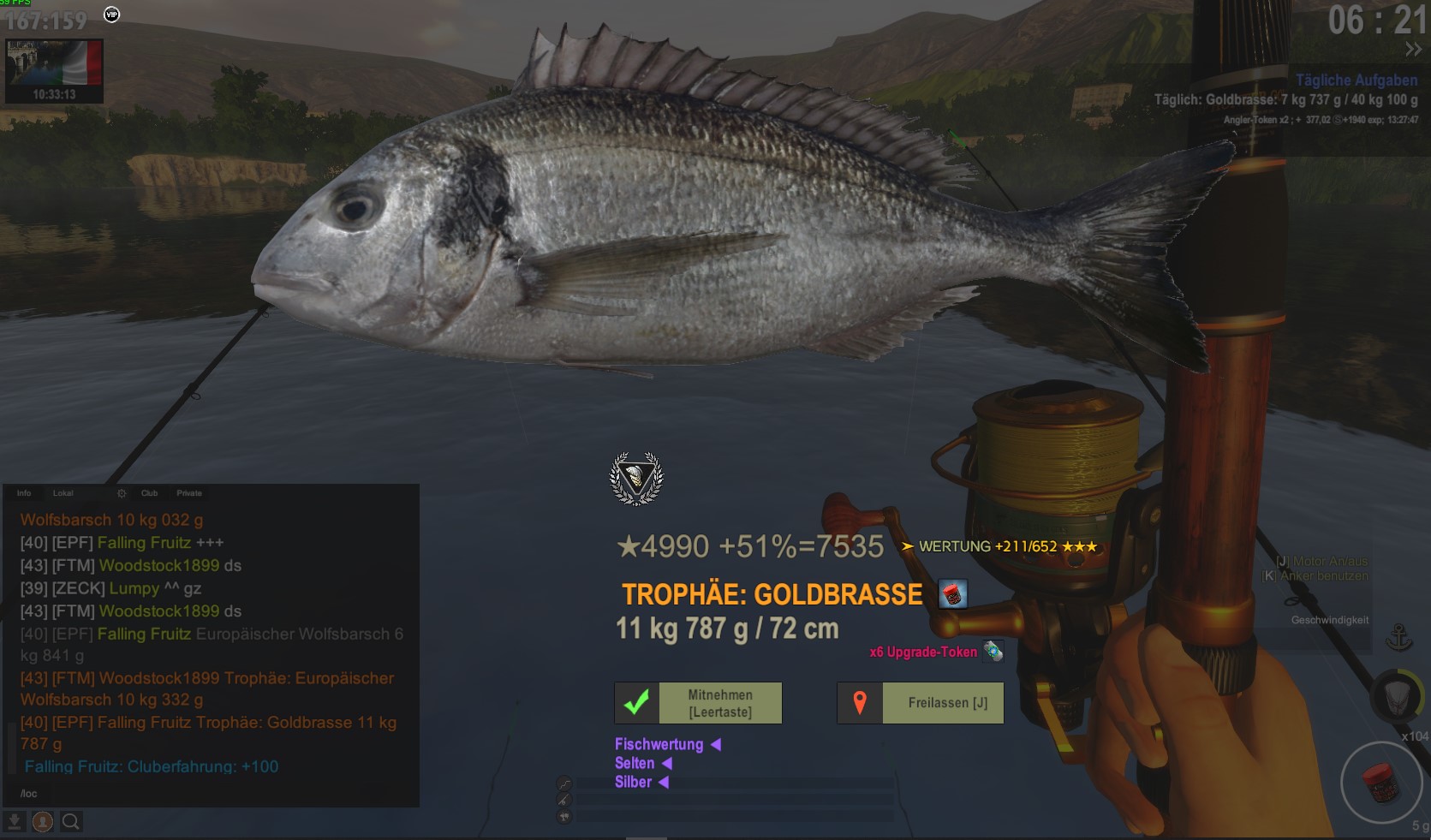The image size is (1431, 840).
Task: Click the anchor icon
Action: 1399,638
